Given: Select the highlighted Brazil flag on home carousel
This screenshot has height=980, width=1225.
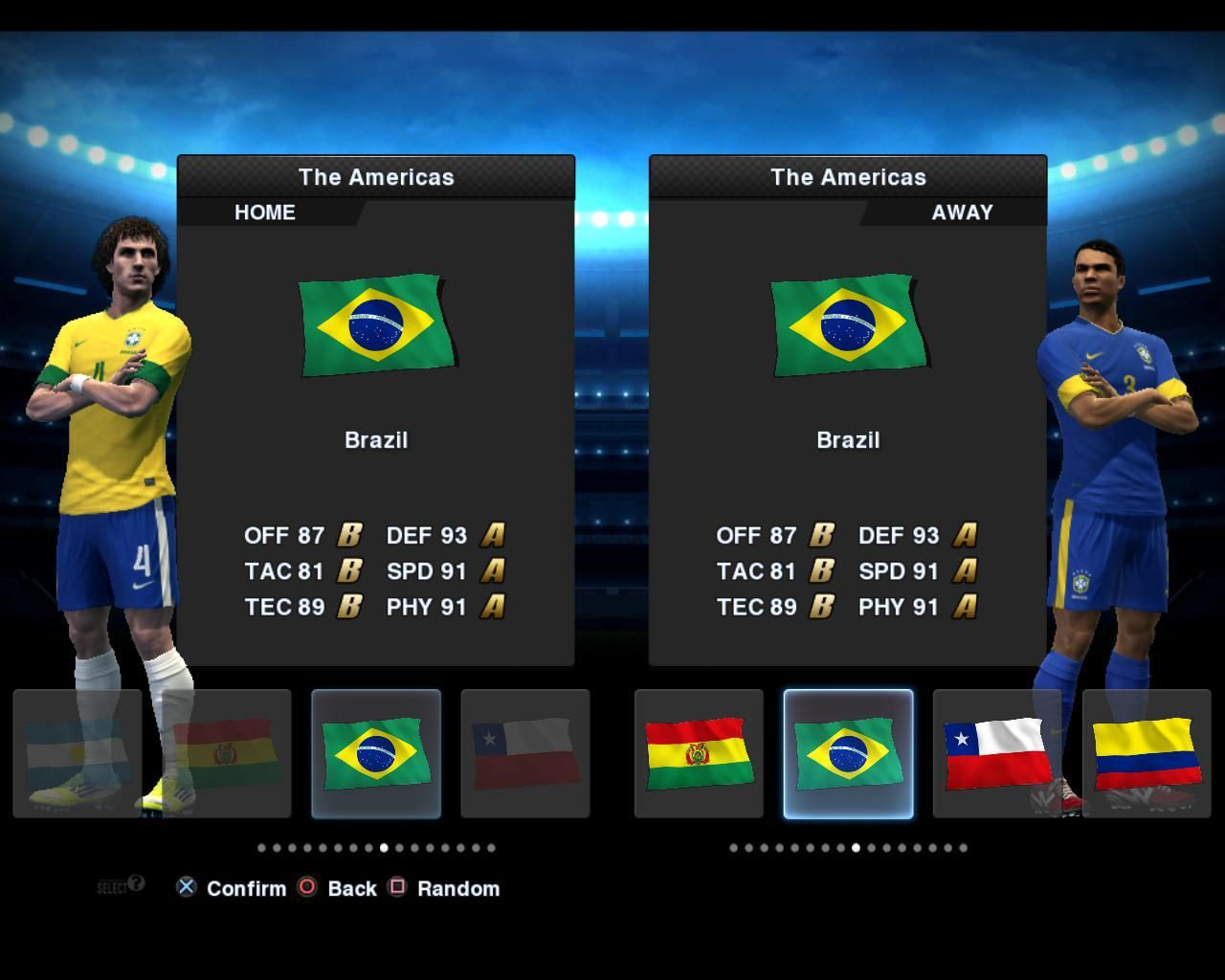Looking at the screenshot, I should pos(376,751).
